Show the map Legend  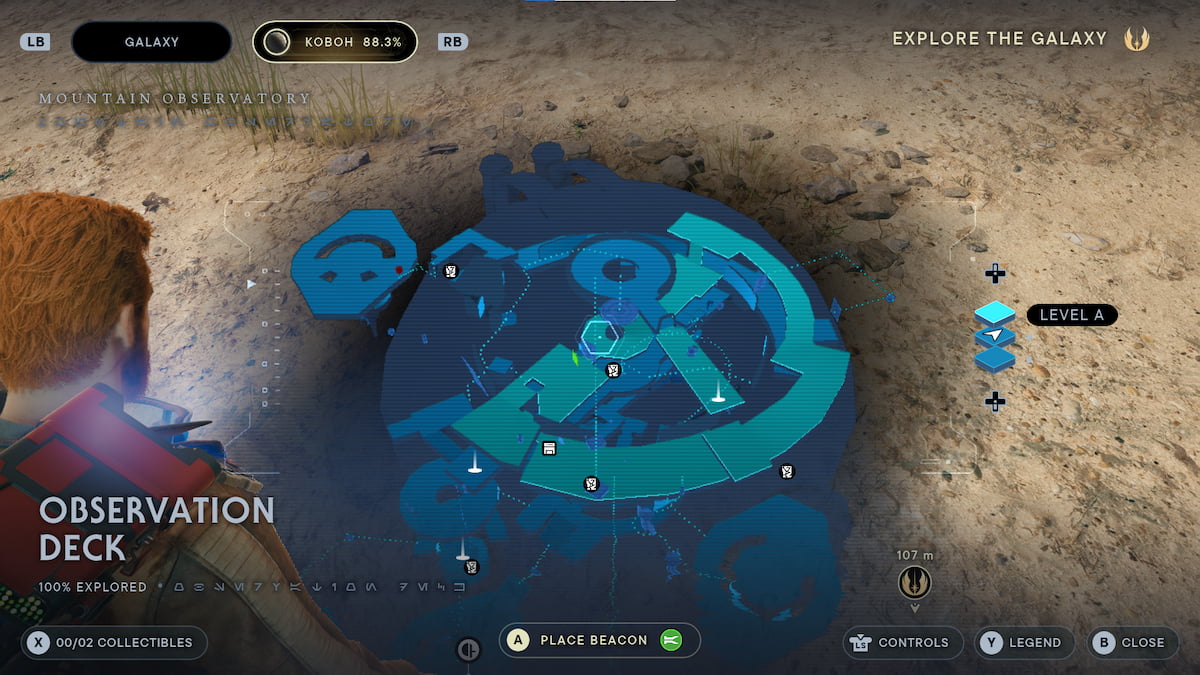click(x=1024, y=643)
